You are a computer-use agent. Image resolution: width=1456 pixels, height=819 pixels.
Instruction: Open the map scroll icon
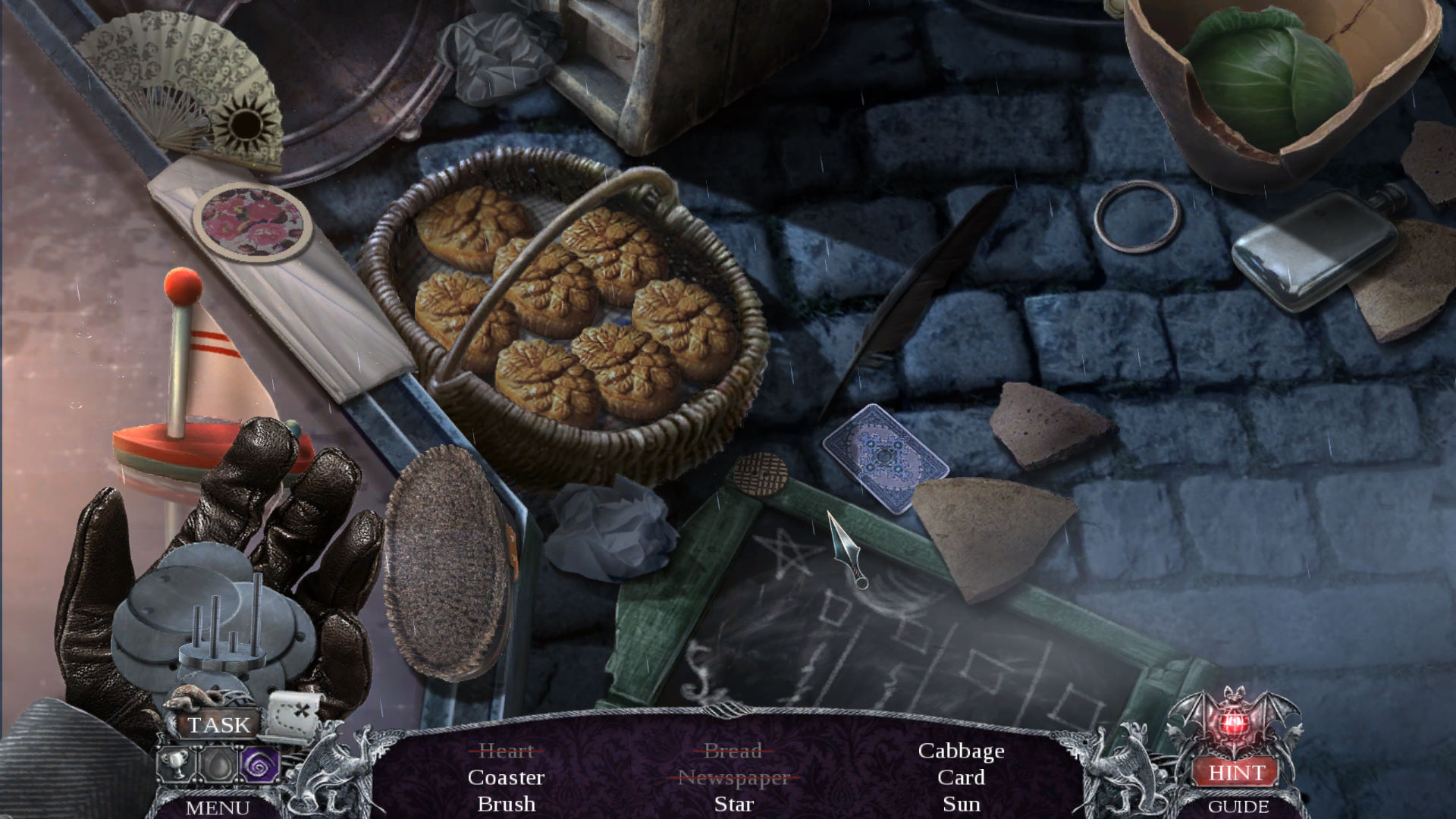(x=293, y=713)
